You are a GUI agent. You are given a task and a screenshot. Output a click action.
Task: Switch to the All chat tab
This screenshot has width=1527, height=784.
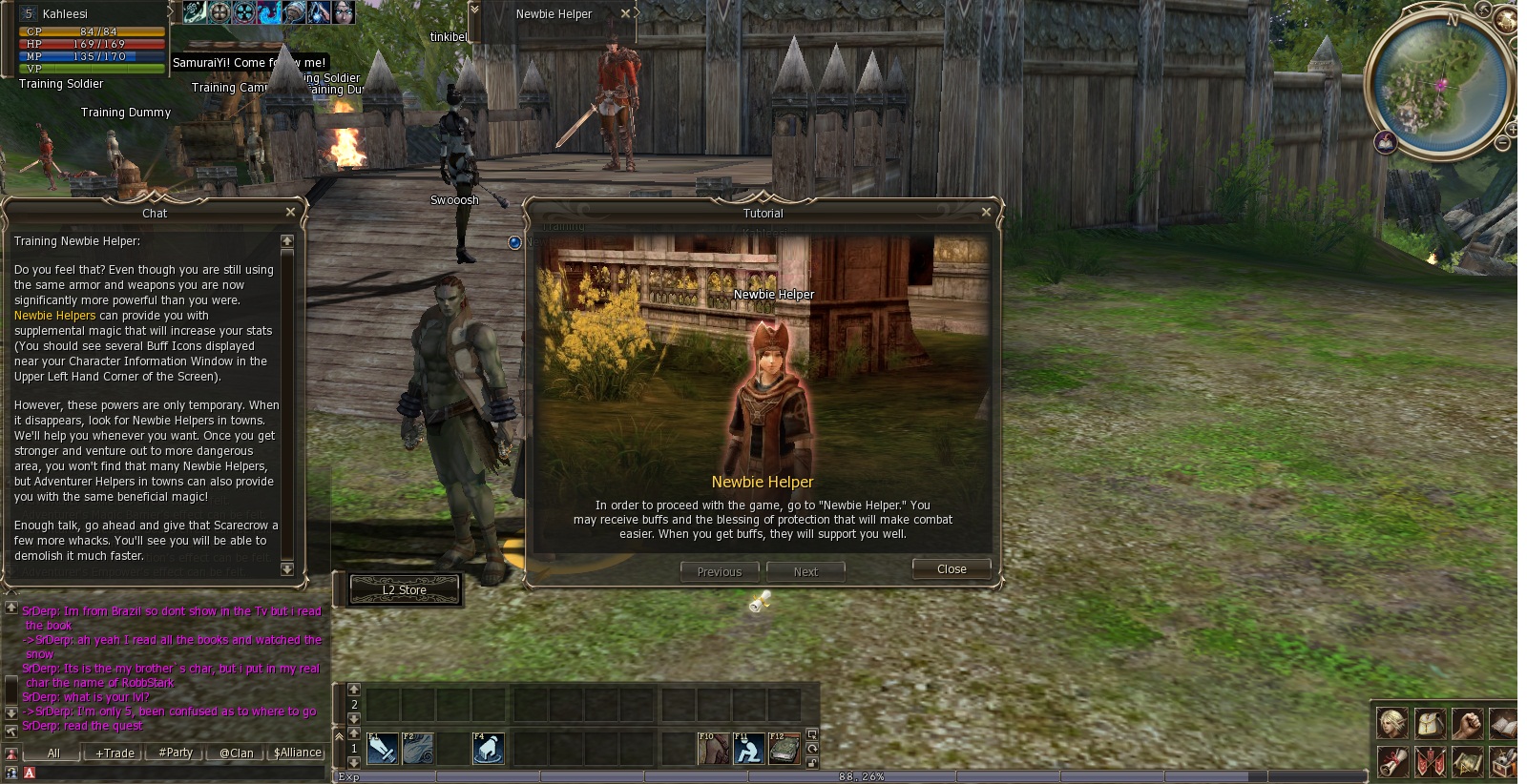point(53,753)
